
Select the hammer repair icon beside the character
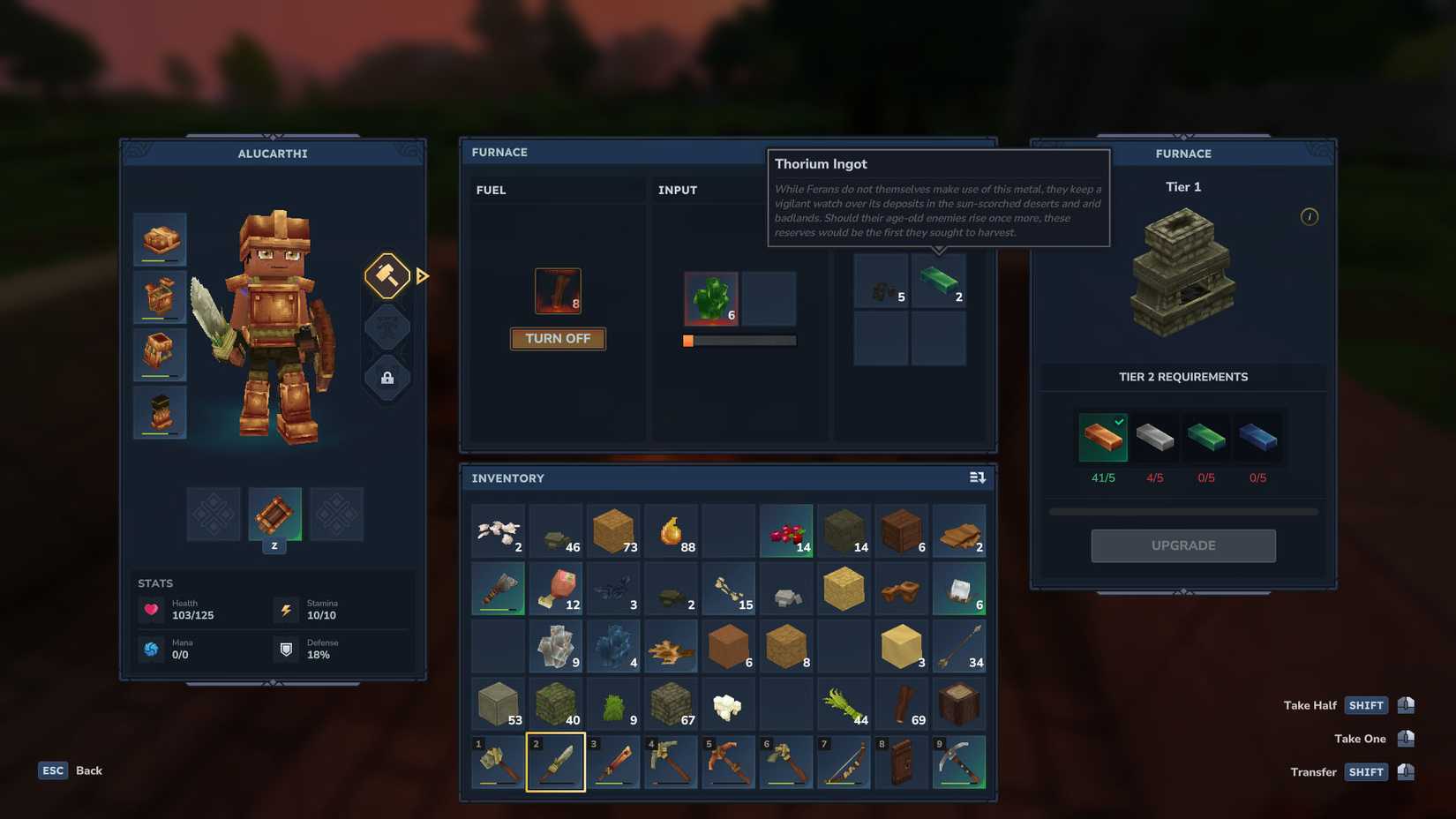(x=387, y=276)
